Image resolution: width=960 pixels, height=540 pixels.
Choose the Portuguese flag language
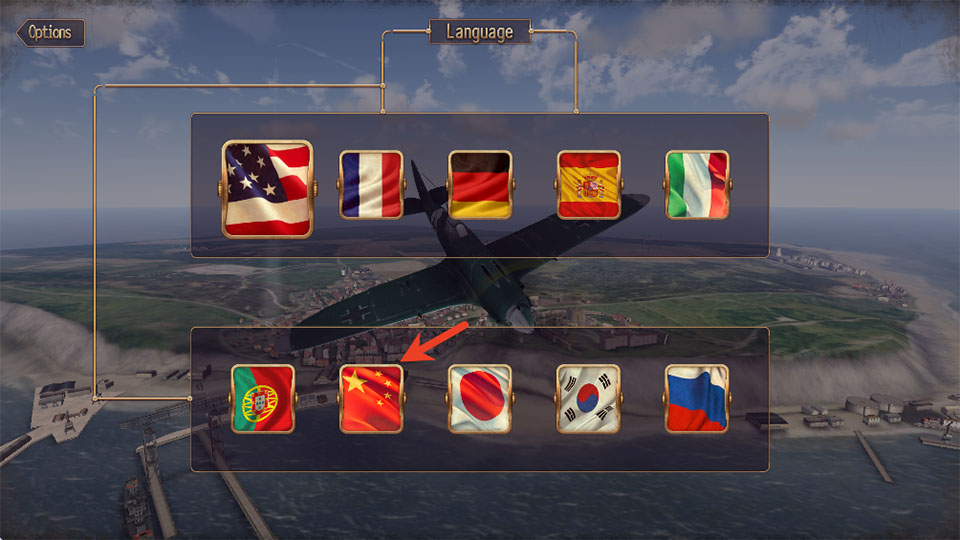263,398
